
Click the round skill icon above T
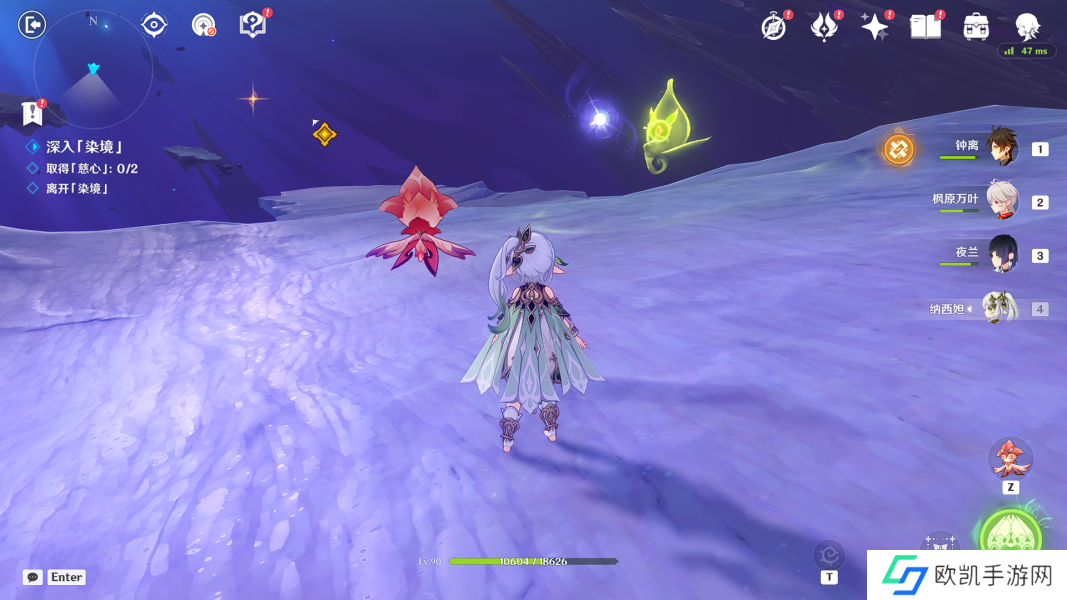coord(829,554)
